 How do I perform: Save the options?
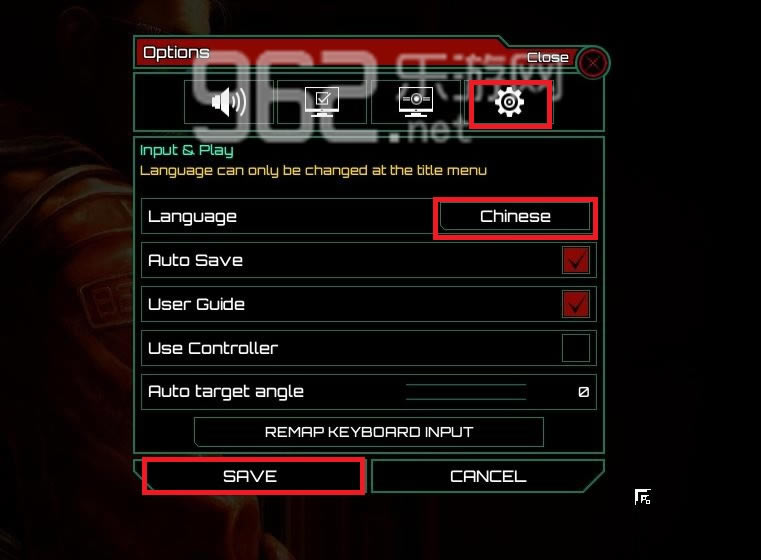[251, 476]
